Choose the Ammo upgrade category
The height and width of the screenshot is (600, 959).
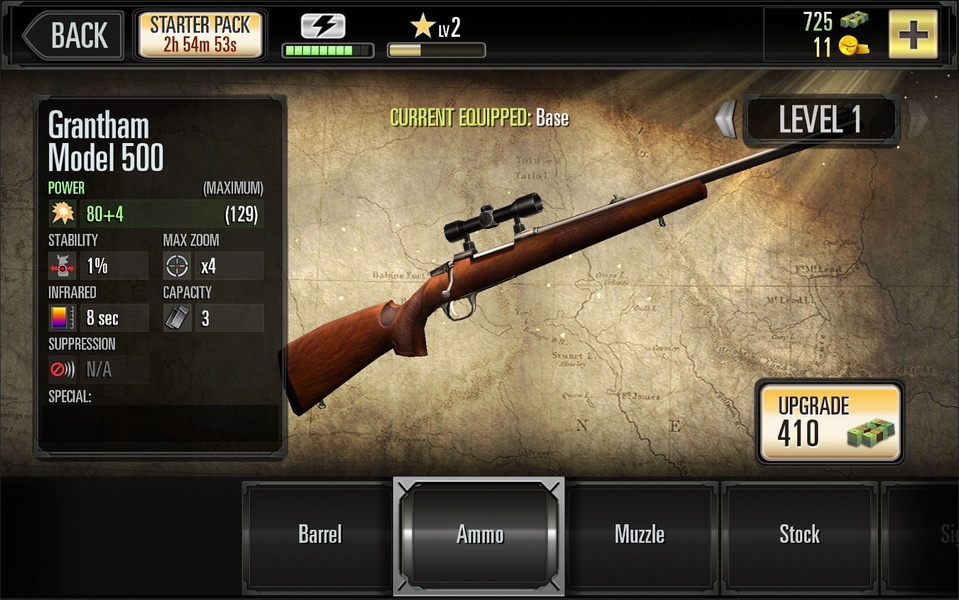pyautogui.click(x=479, y=534)
